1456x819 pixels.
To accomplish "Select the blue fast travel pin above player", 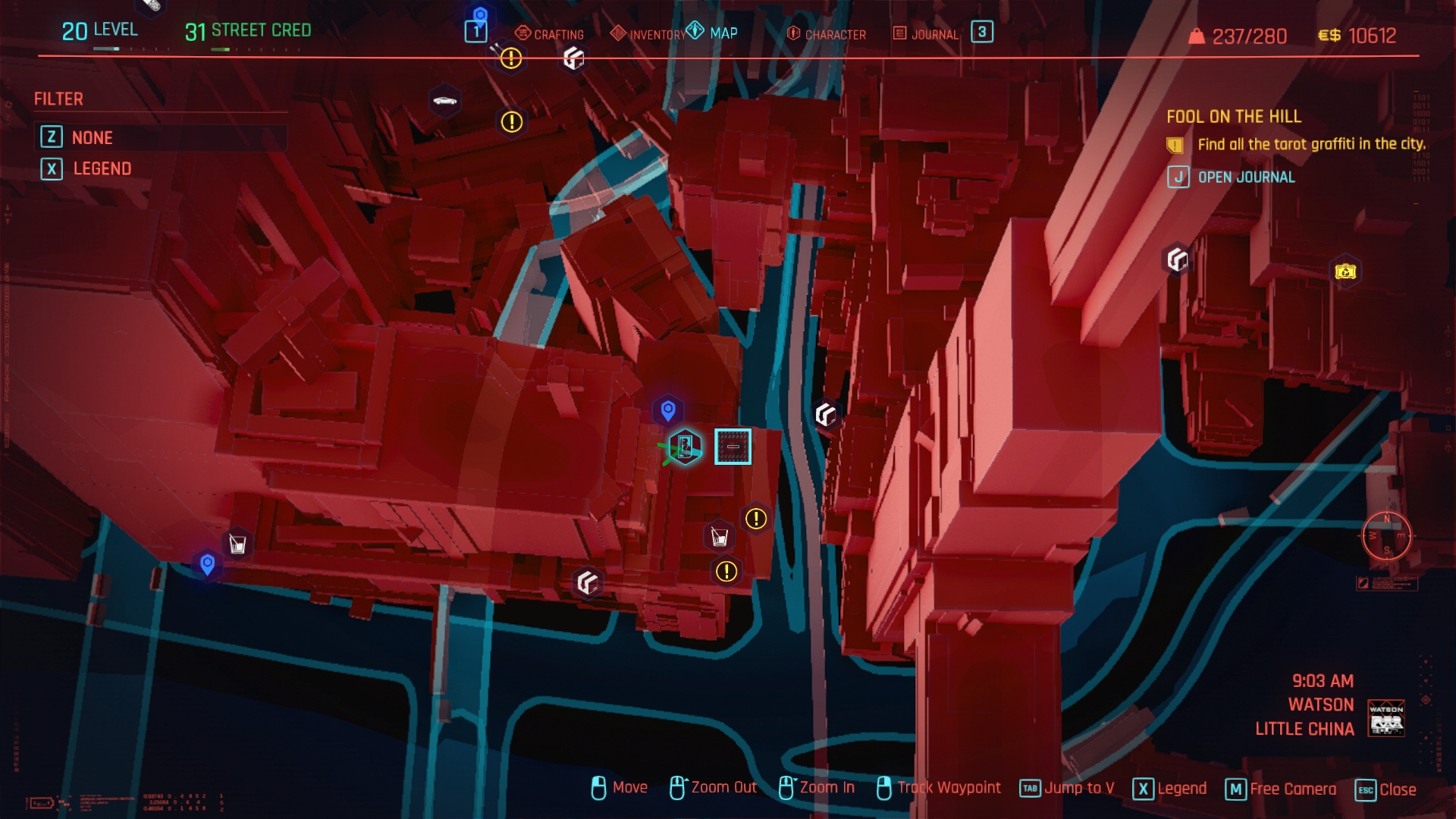I will click(x=668, y=410).
